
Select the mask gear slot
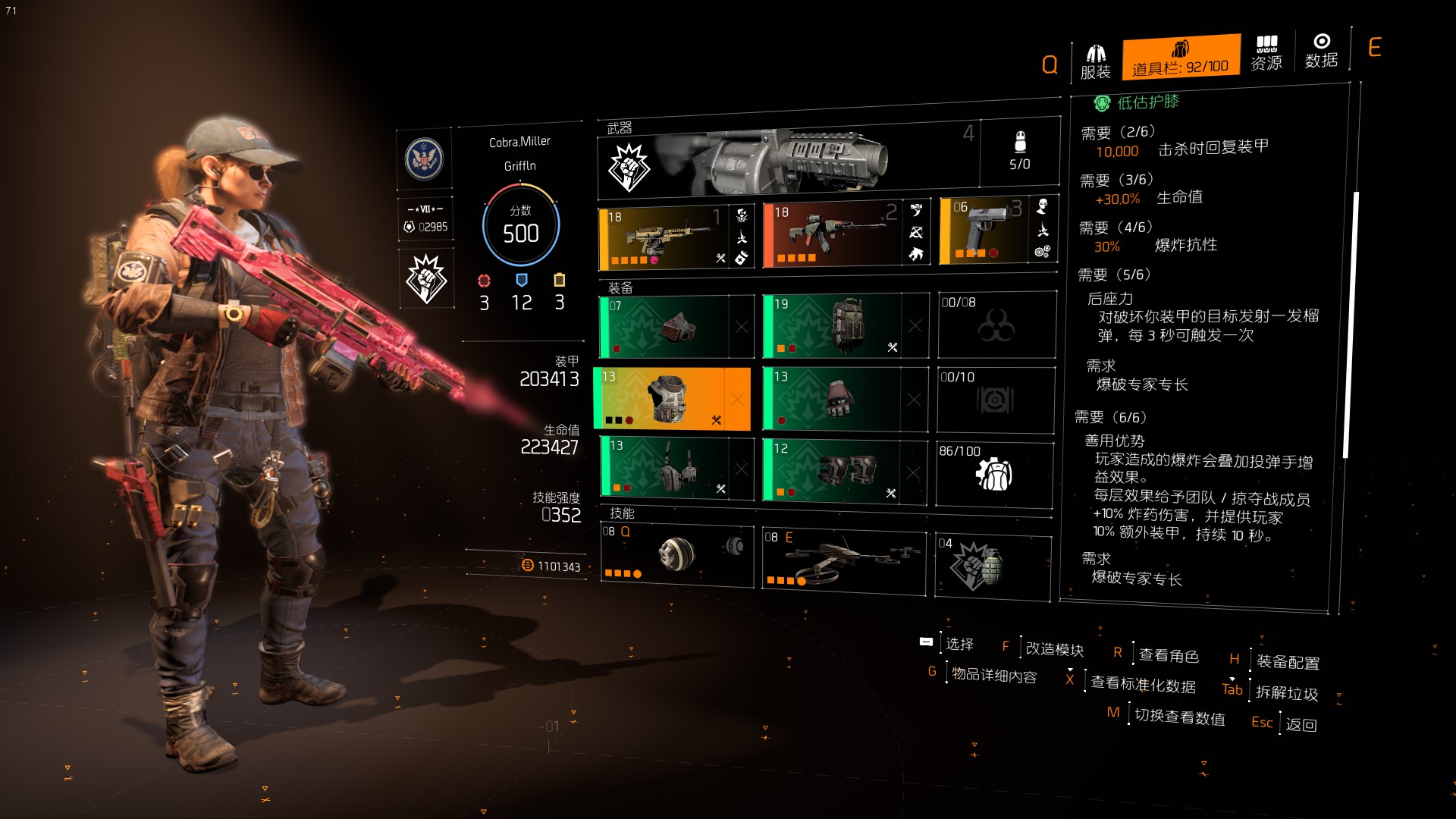(x=665, y=327)
